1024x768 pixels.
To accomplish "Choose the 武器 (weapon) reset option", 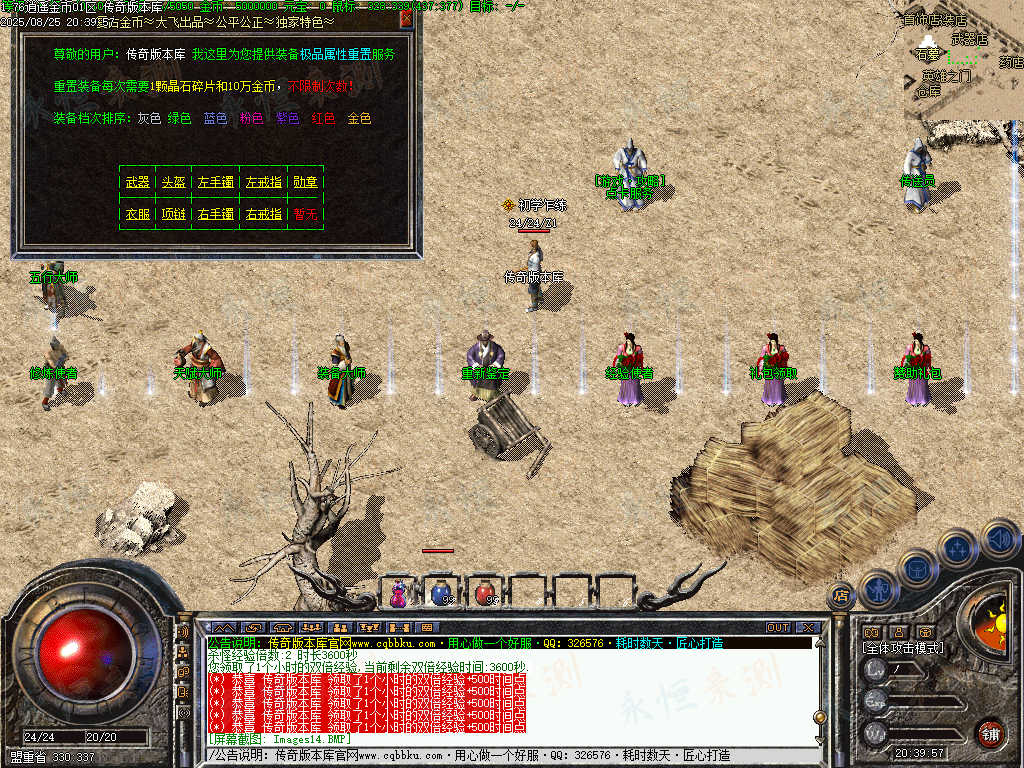I will (x=137, y=182).
